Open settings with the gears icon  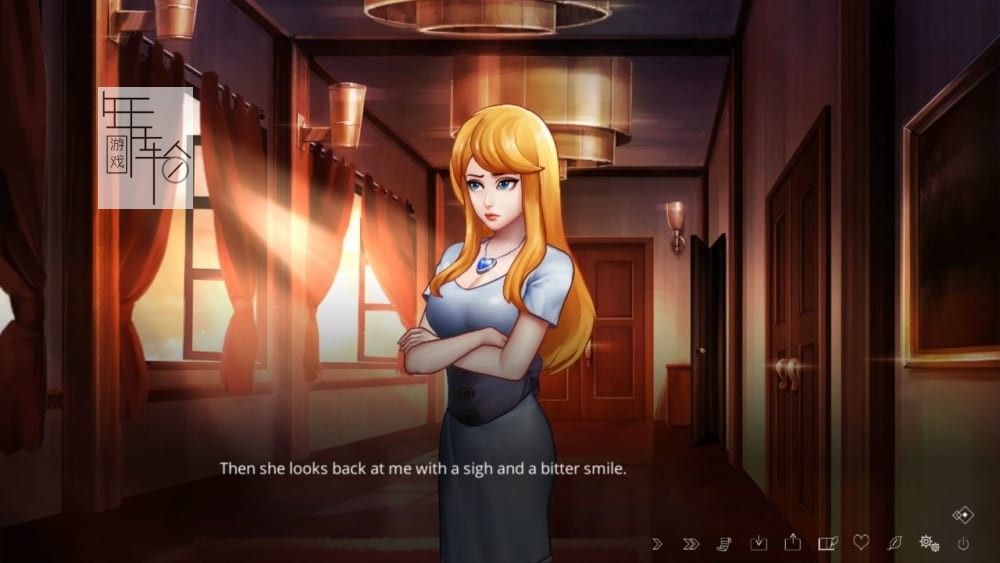[929, 543]
